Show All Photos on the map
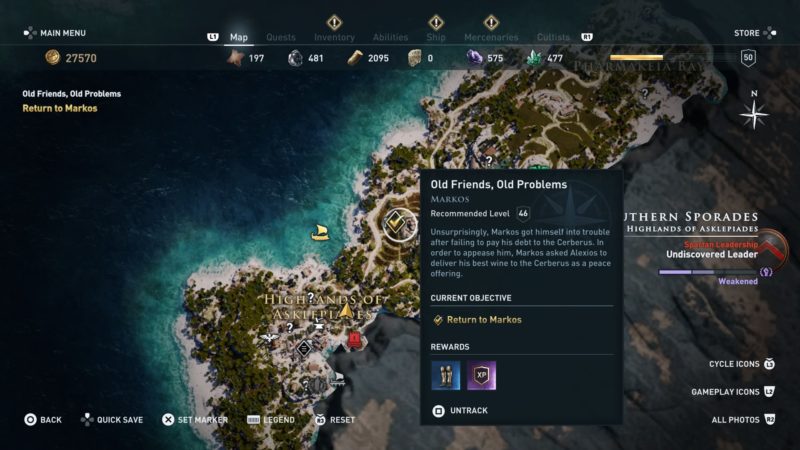This screenshot has width=800, height=450. pos(741,420)
